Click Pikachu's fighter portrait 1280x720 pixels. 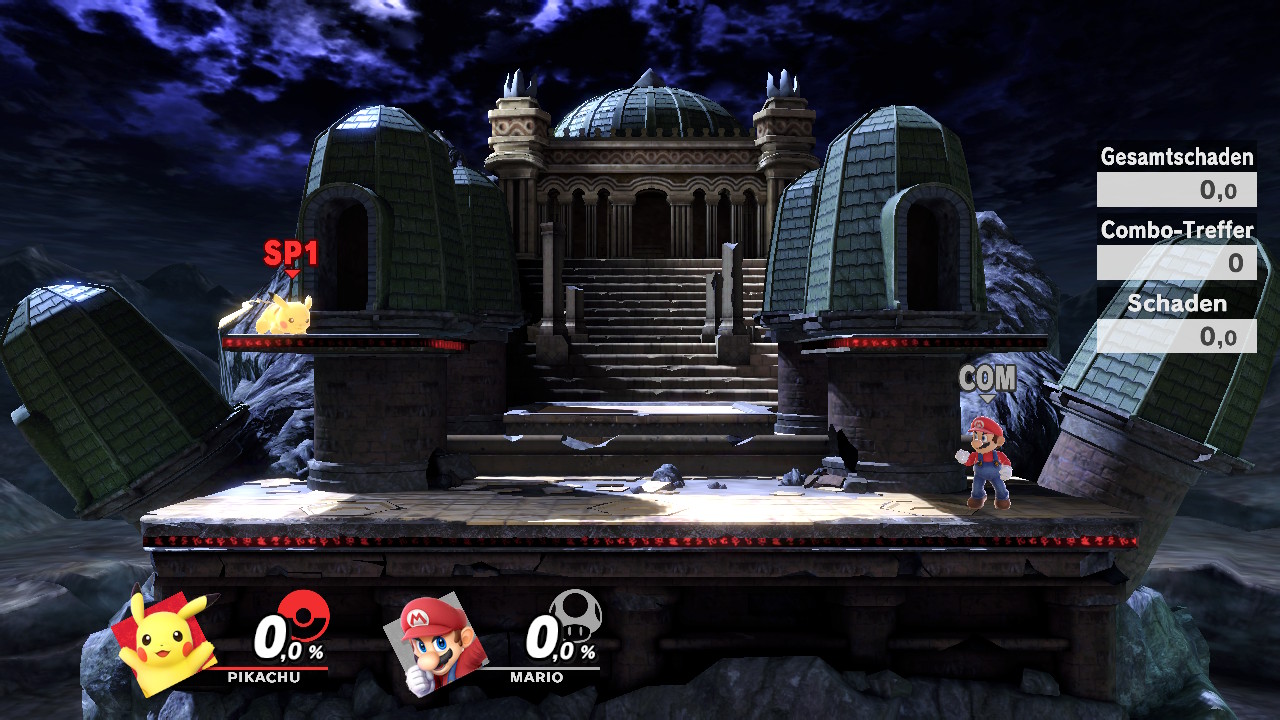(x=163, y=641)
